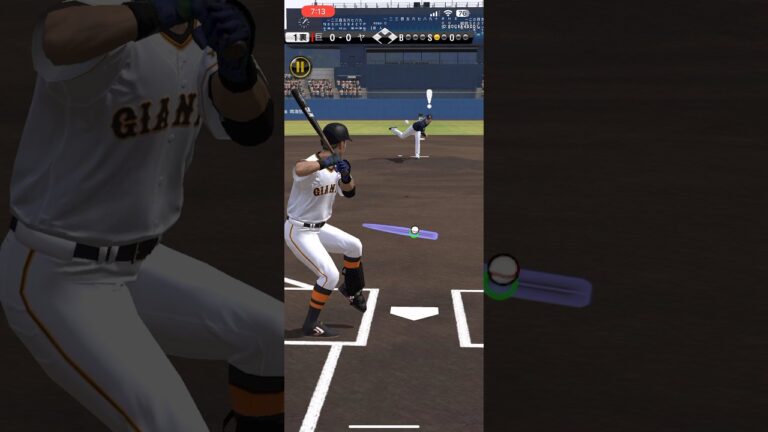The width and height of the screenshot is (768, 432).
Task: Pause the game with the yellow pause button
Action: click(300, 67)
